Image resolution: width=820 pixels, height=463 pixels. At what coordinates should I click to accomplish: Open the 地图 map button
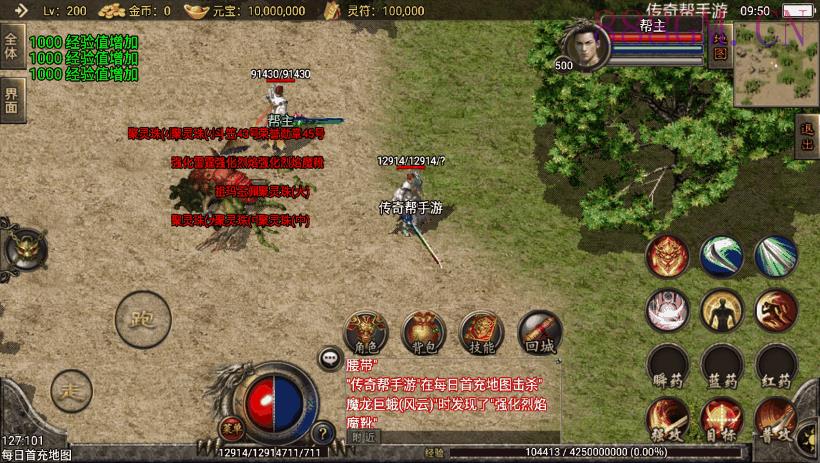coord(720,46)
